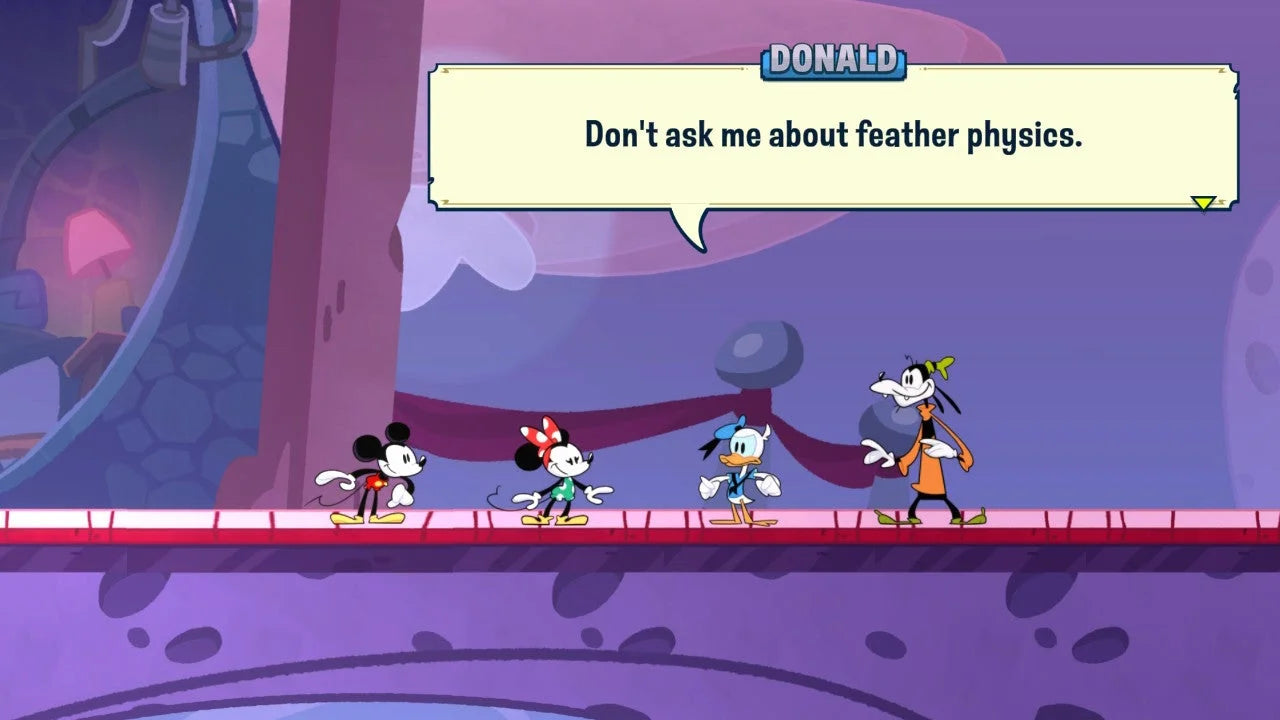Advance dialogue with the yellow arrow indicator
Viewport: 1280px width, 720px height.
pyautogui.click(x=1203, y=203)
